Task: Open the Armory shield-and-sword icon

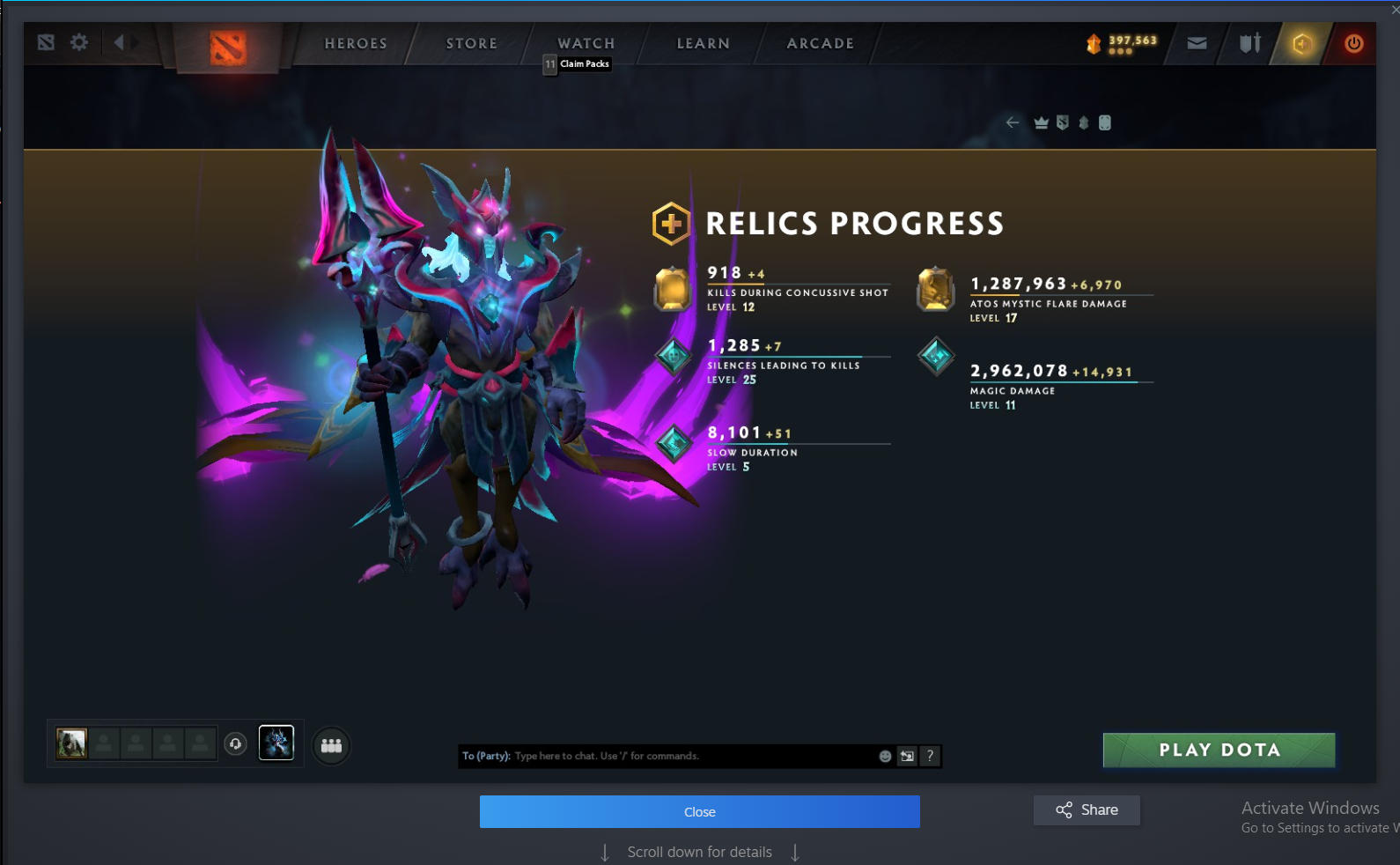Action: 1249,43
